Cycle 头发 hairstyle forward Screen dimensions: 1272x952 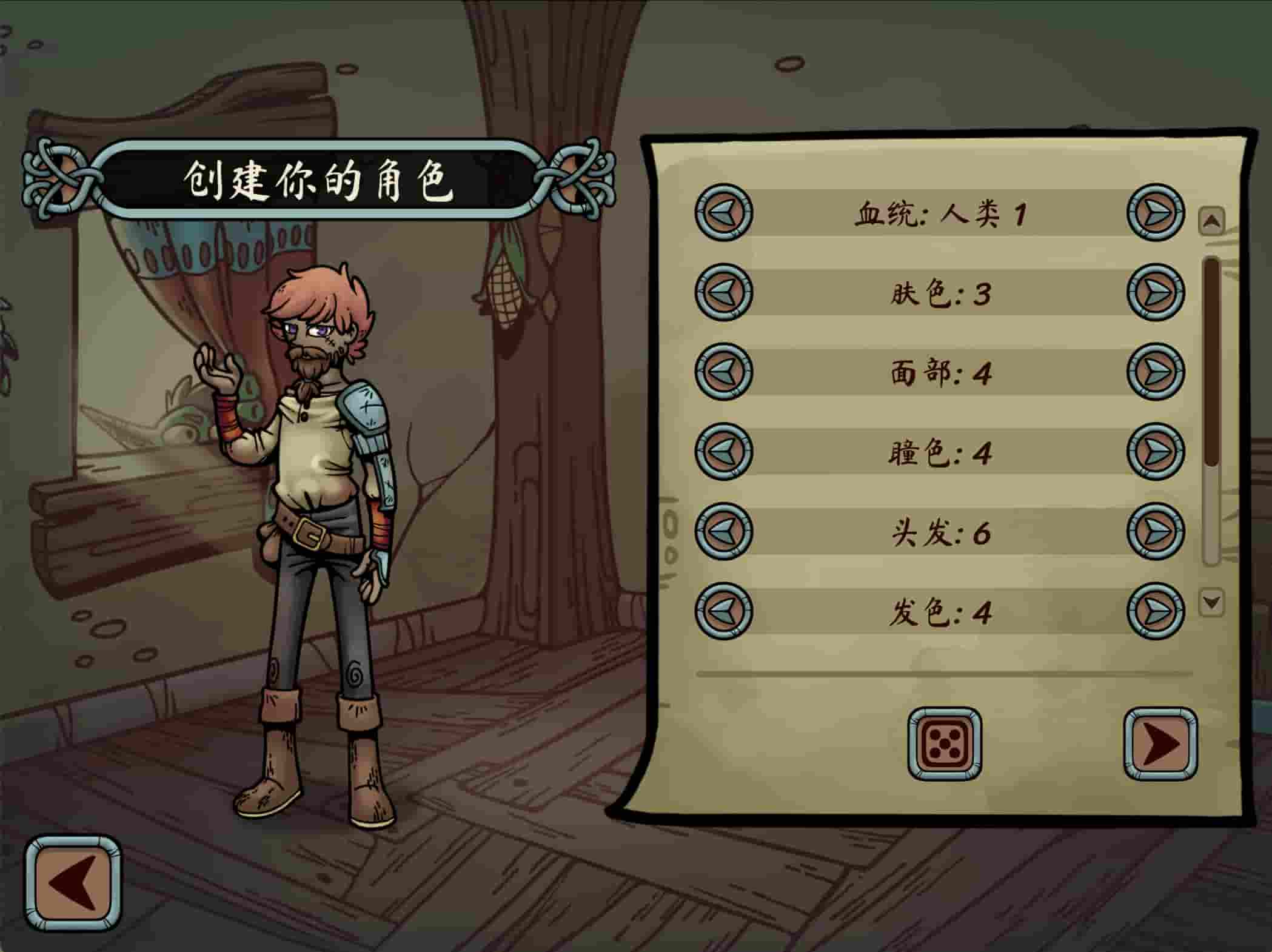1156,531
